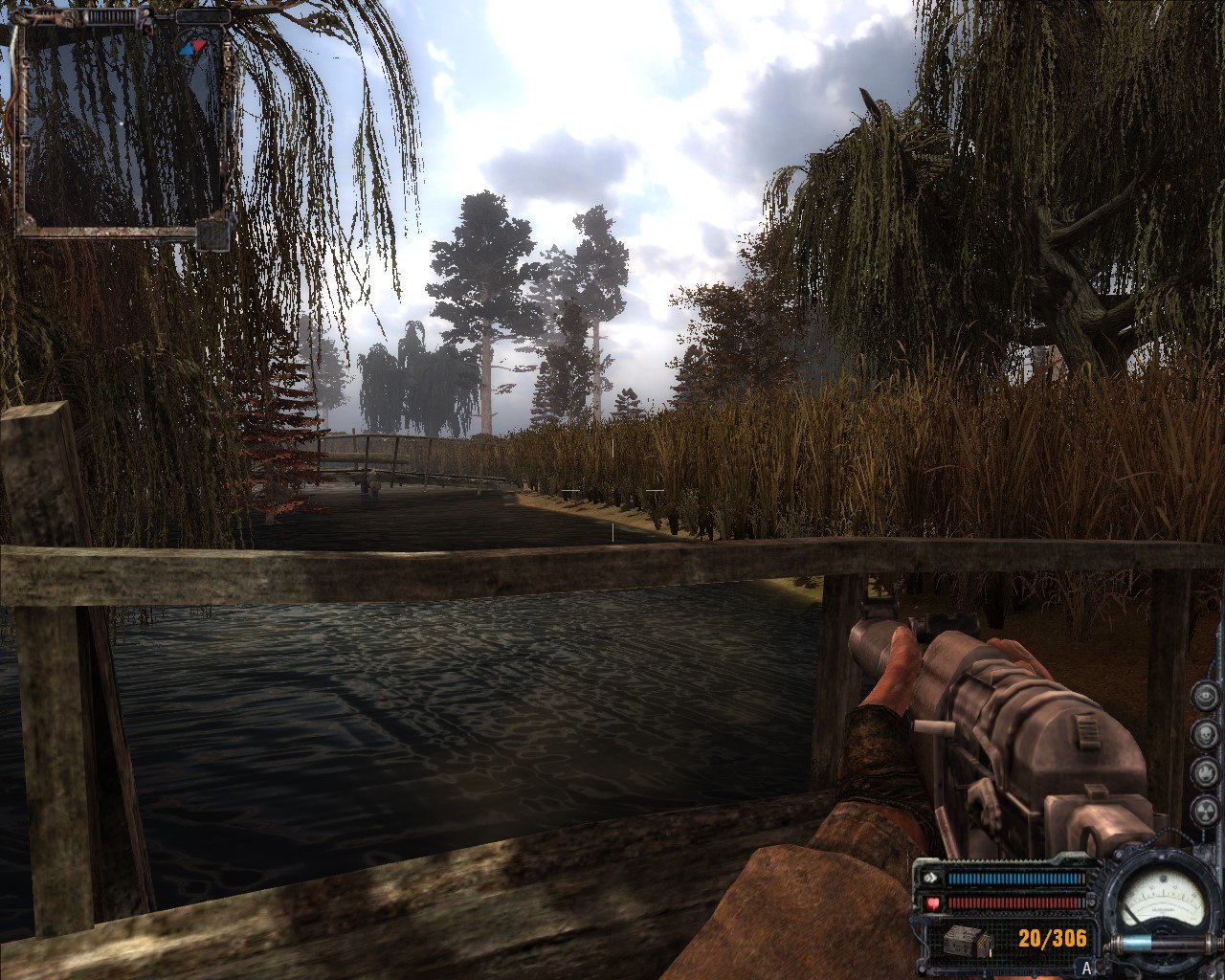
Task: Click the red and blue compass arrow
Action: coord(193,46)
